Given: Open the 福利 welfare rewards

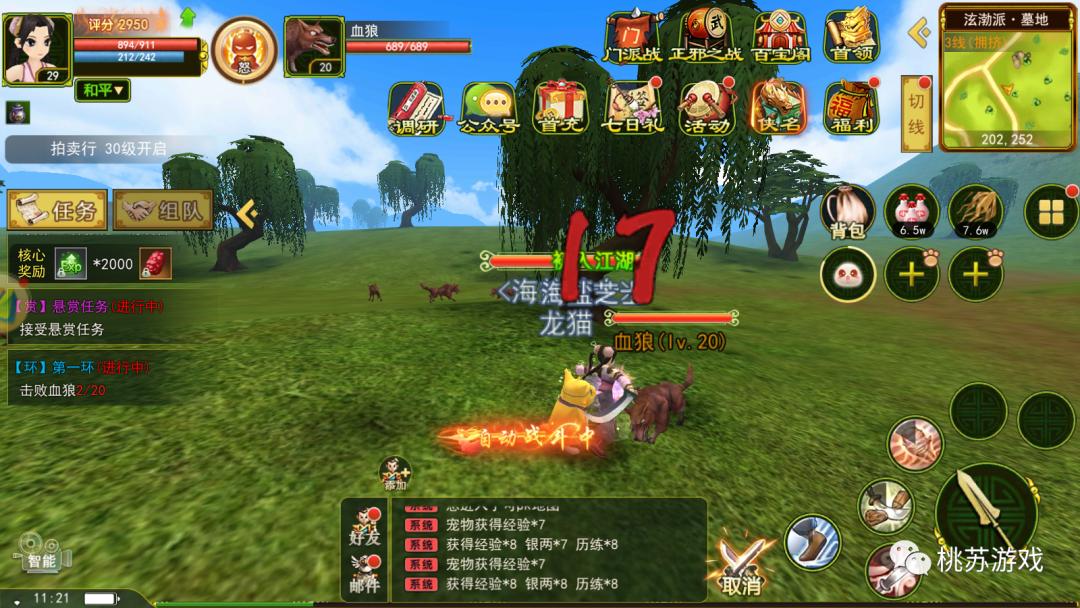Looking at the screenshot, I should point(851,108).
